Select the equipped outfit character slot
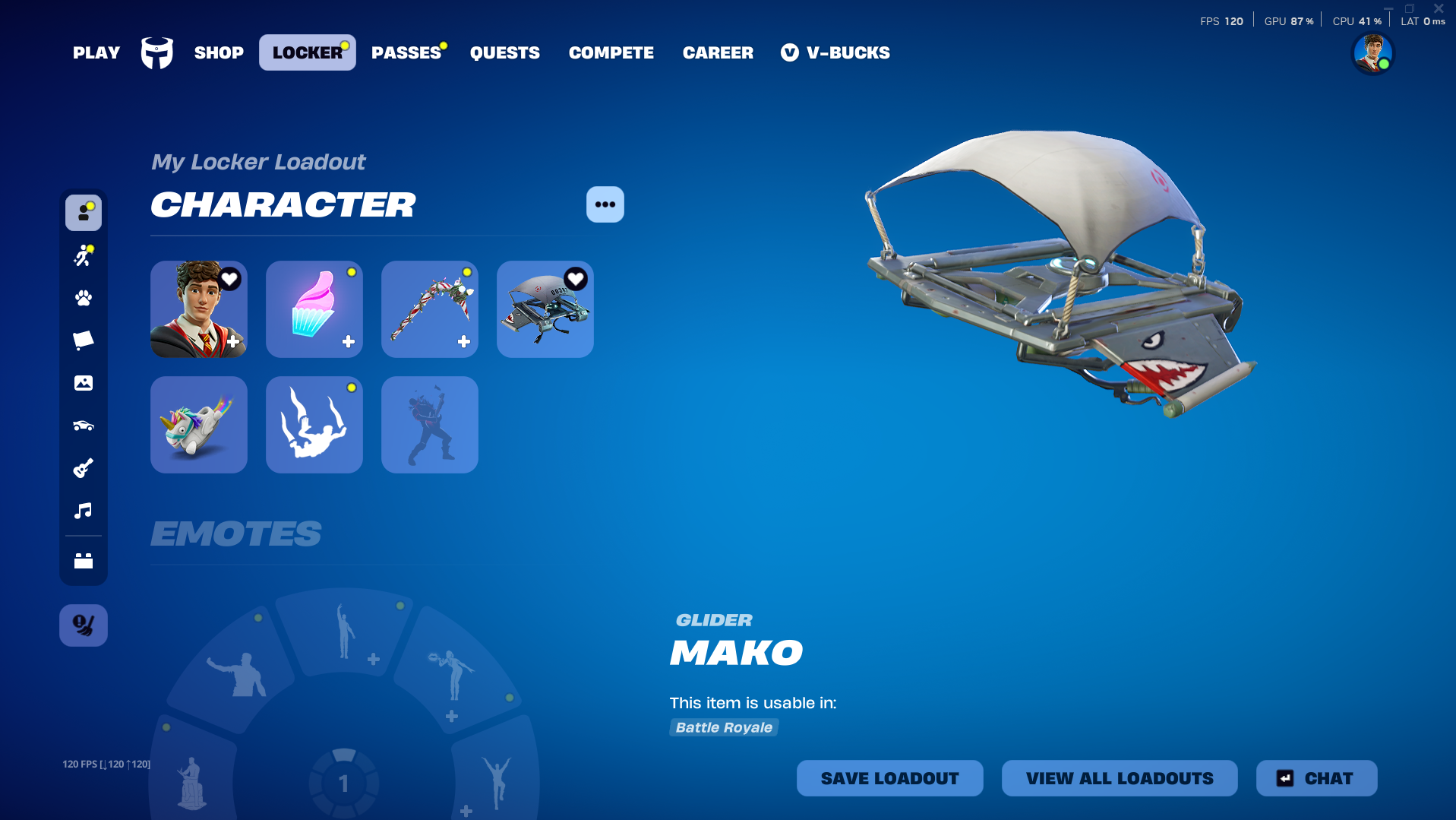 tap(199, 309)
